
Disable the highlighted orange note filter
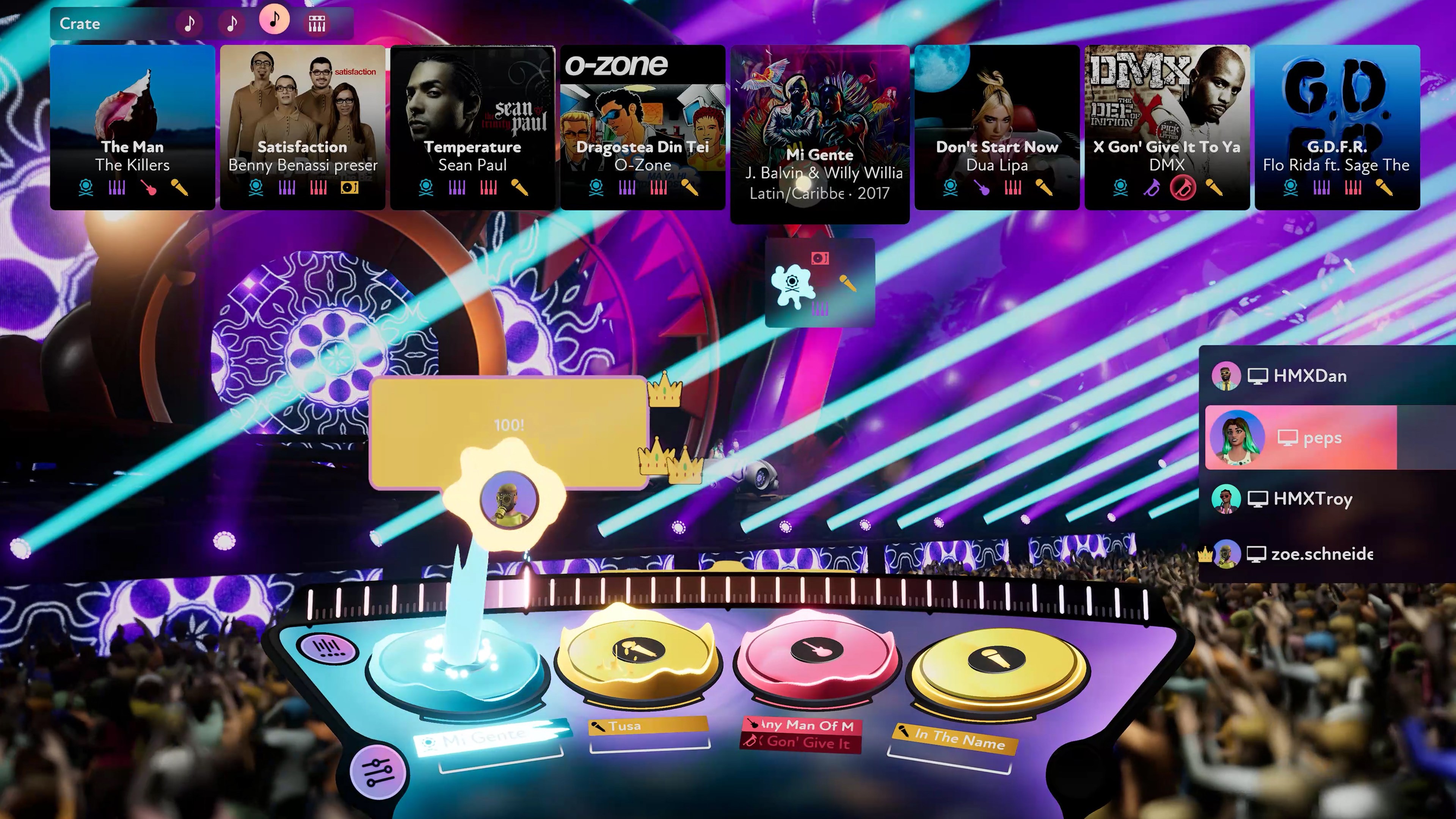point(275,22)
